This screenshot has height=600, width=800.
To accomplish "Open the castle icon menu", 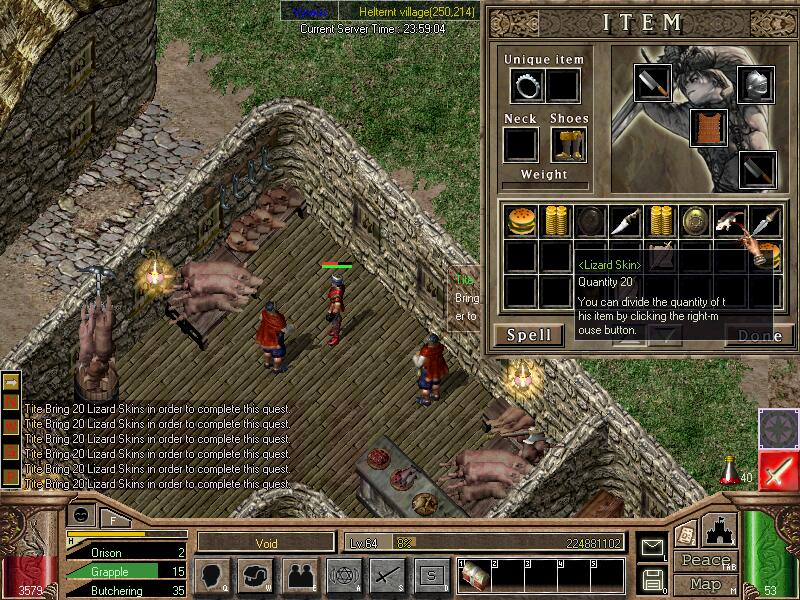I will coord(720,530).
